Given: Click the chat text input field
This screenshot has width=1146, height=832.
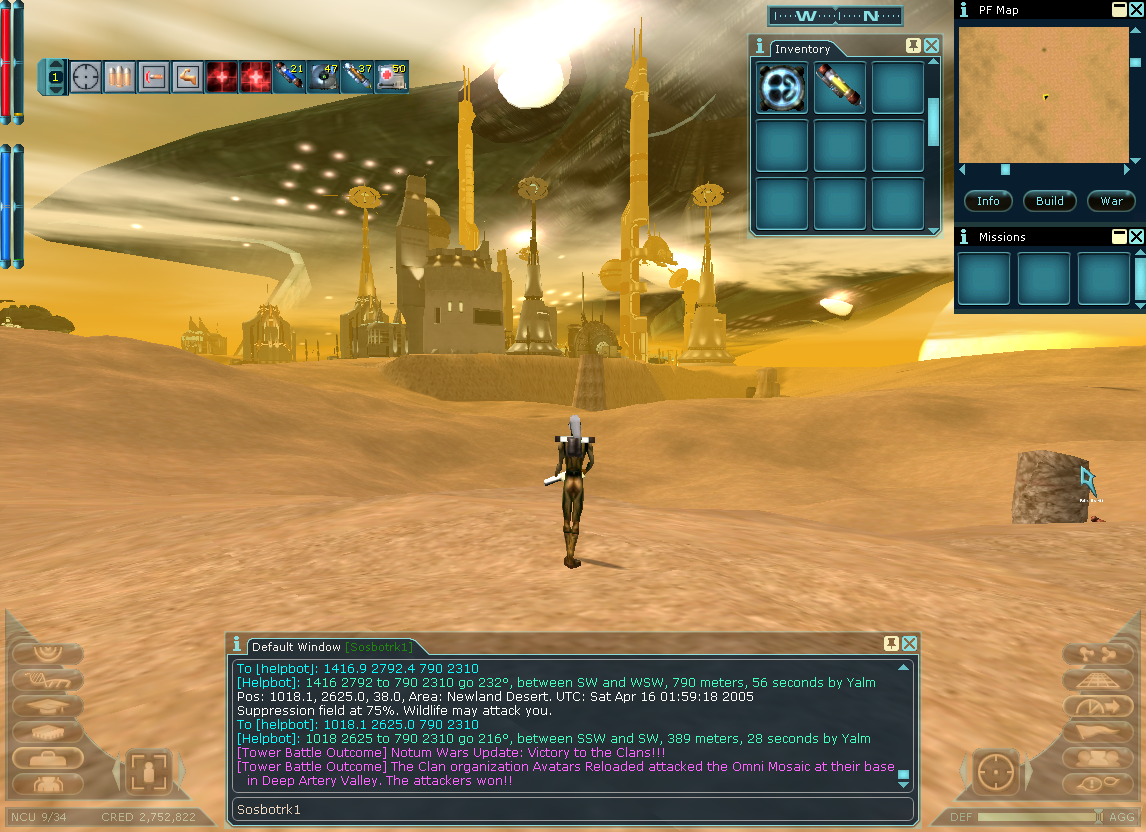Looking at the screenshot, I should click(x=572, y=809).
